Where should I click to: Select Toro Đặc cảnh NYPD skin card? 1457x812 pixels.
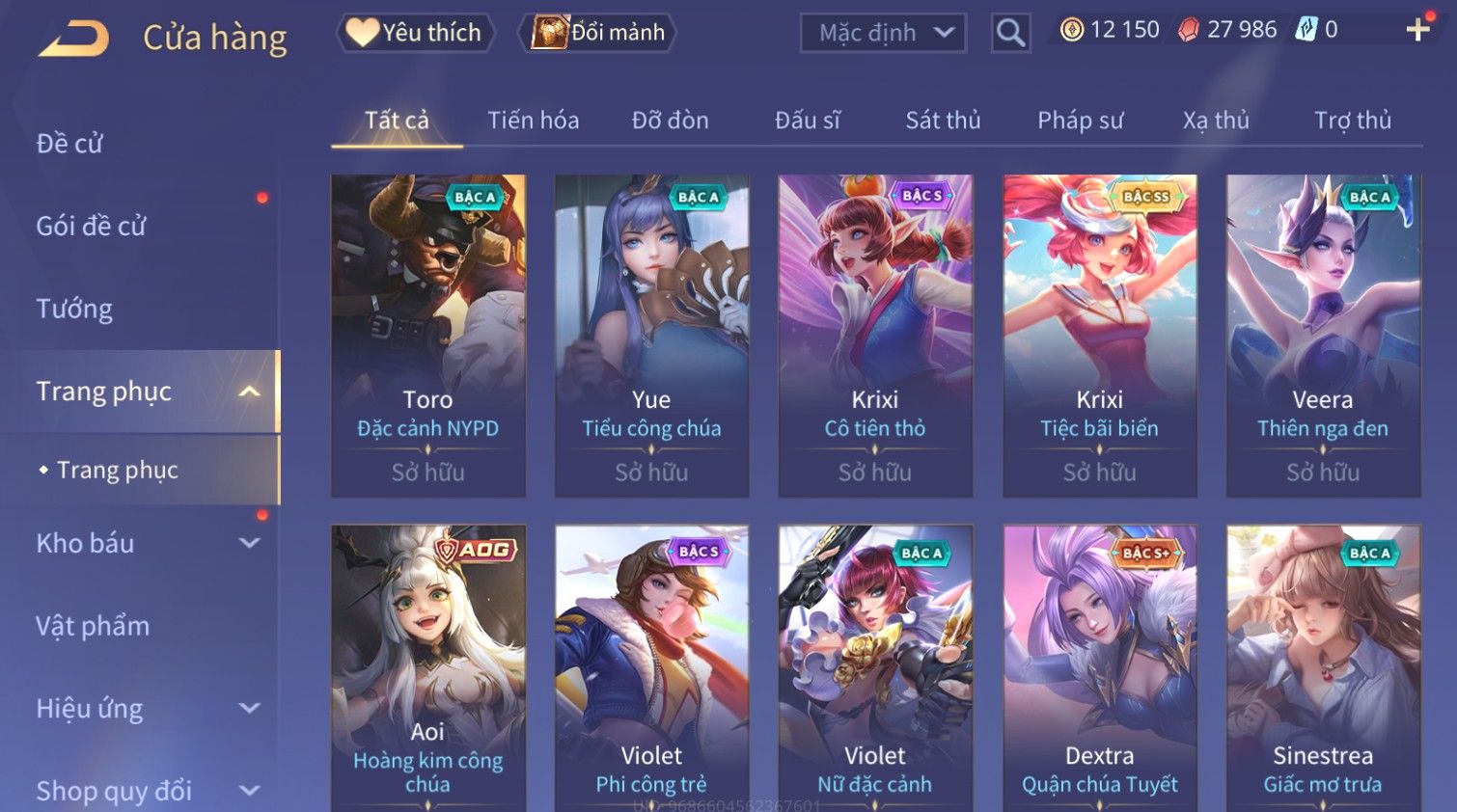click(x=428, y=335)
